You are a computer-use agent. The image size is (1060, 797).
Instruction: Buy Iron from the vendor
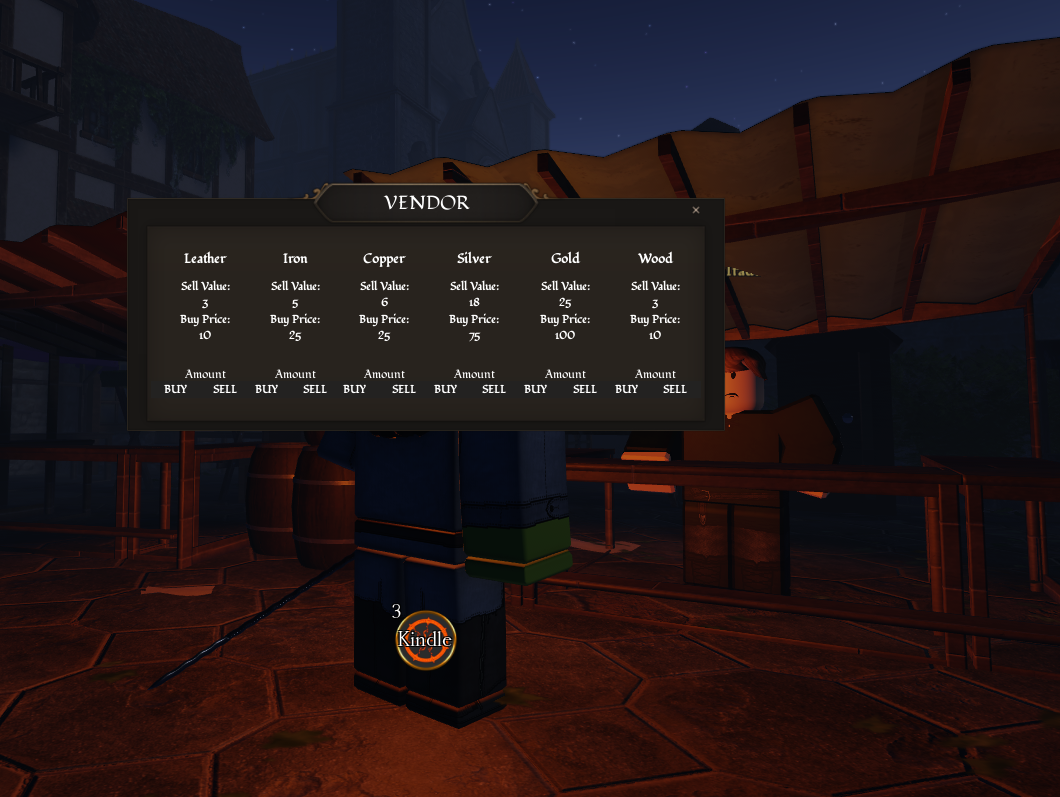pyautogui.click(x=266, y=389)
